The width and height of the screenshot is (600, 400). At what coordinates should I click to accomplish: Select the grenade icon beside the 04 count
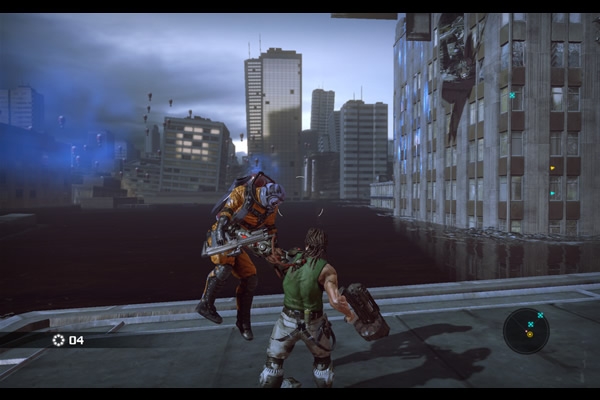pos(58,340)
